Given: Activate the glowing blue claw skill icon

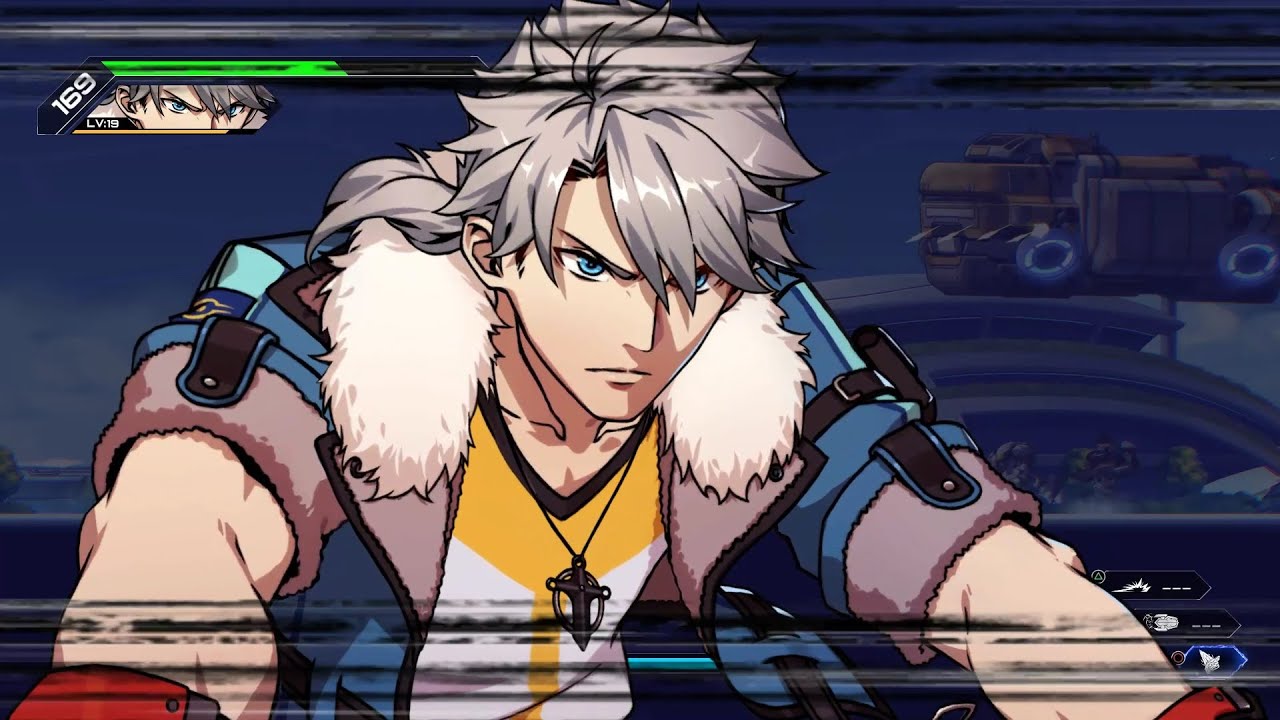Looking at the screenshot, I should pyautogui.click(x=1210, y=660).
